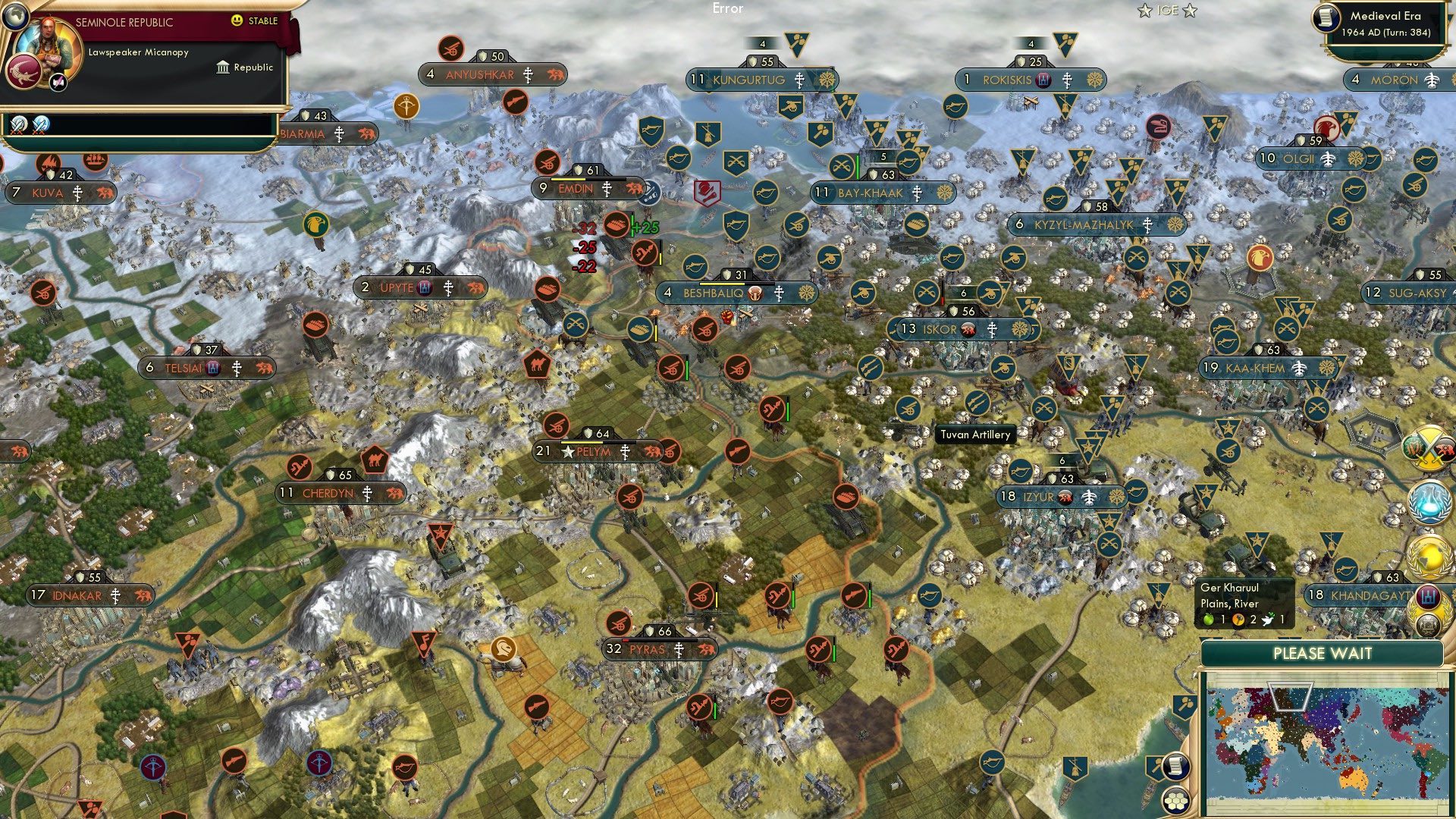Open the notification log scroll beside the minimap

(1176, 767)
